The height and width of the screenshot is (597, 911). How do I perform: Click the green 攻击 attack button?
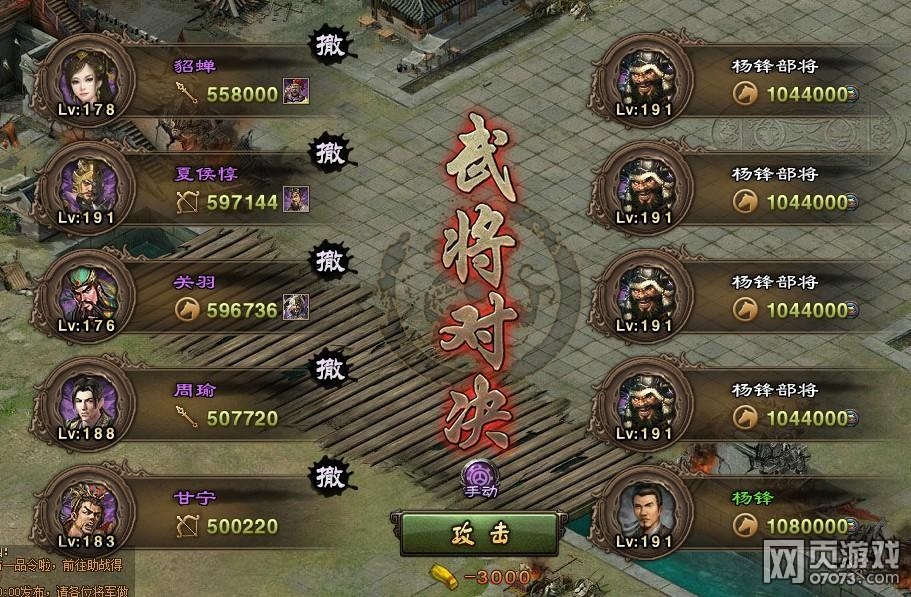[x=473, y=534]
